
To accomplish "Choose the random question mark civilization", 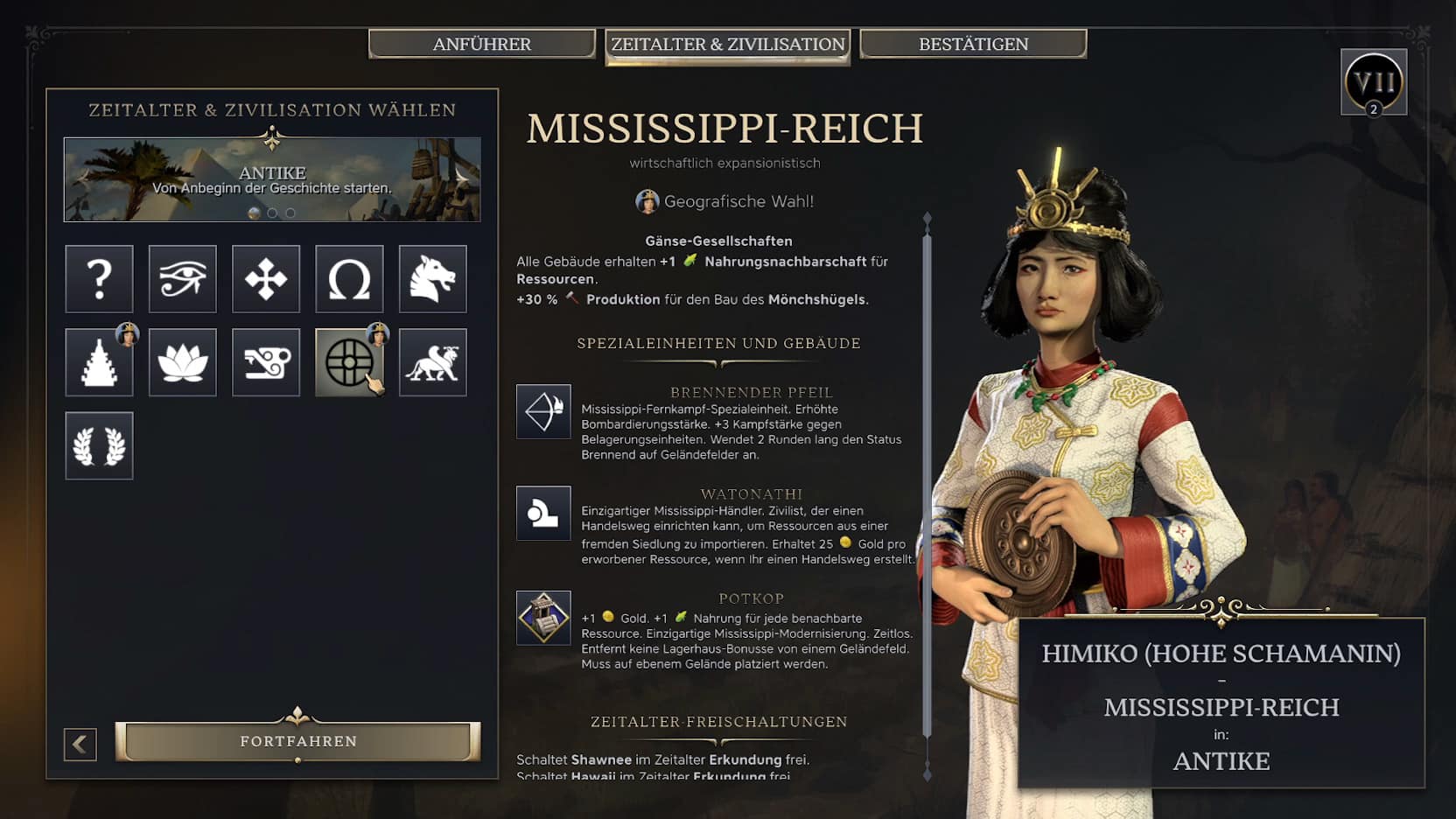I will 99,279.
